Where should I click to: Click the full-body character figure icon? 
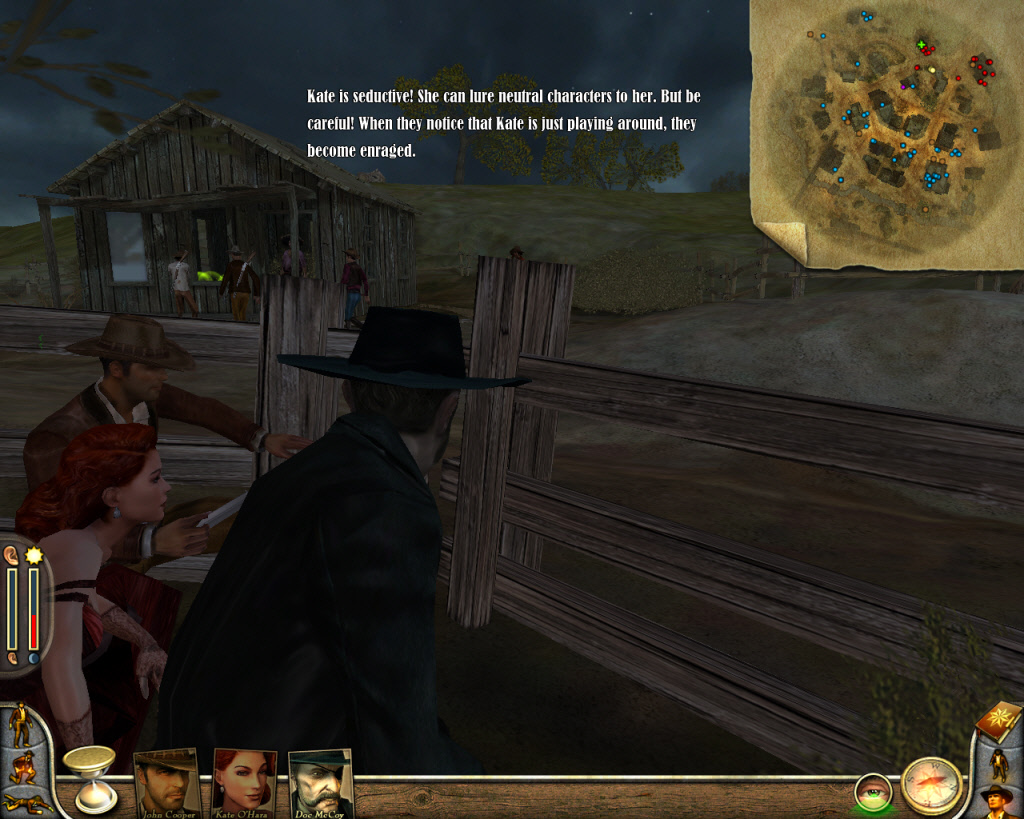pyautogui.click(x=999, y=763)
